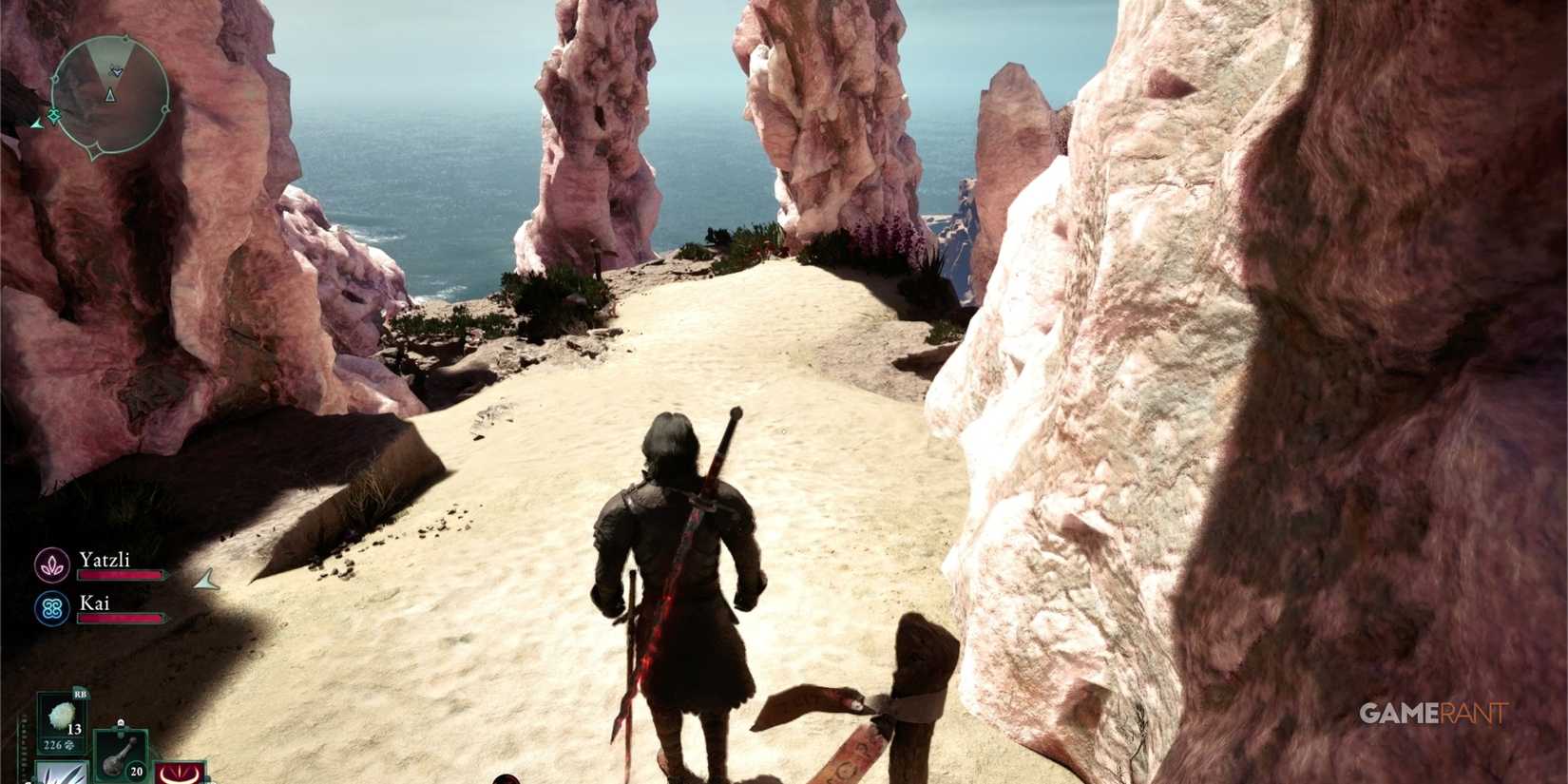Select the green marker at the minimap top
This screenshot has height=784, width=1568.
(x=126, y=39)
